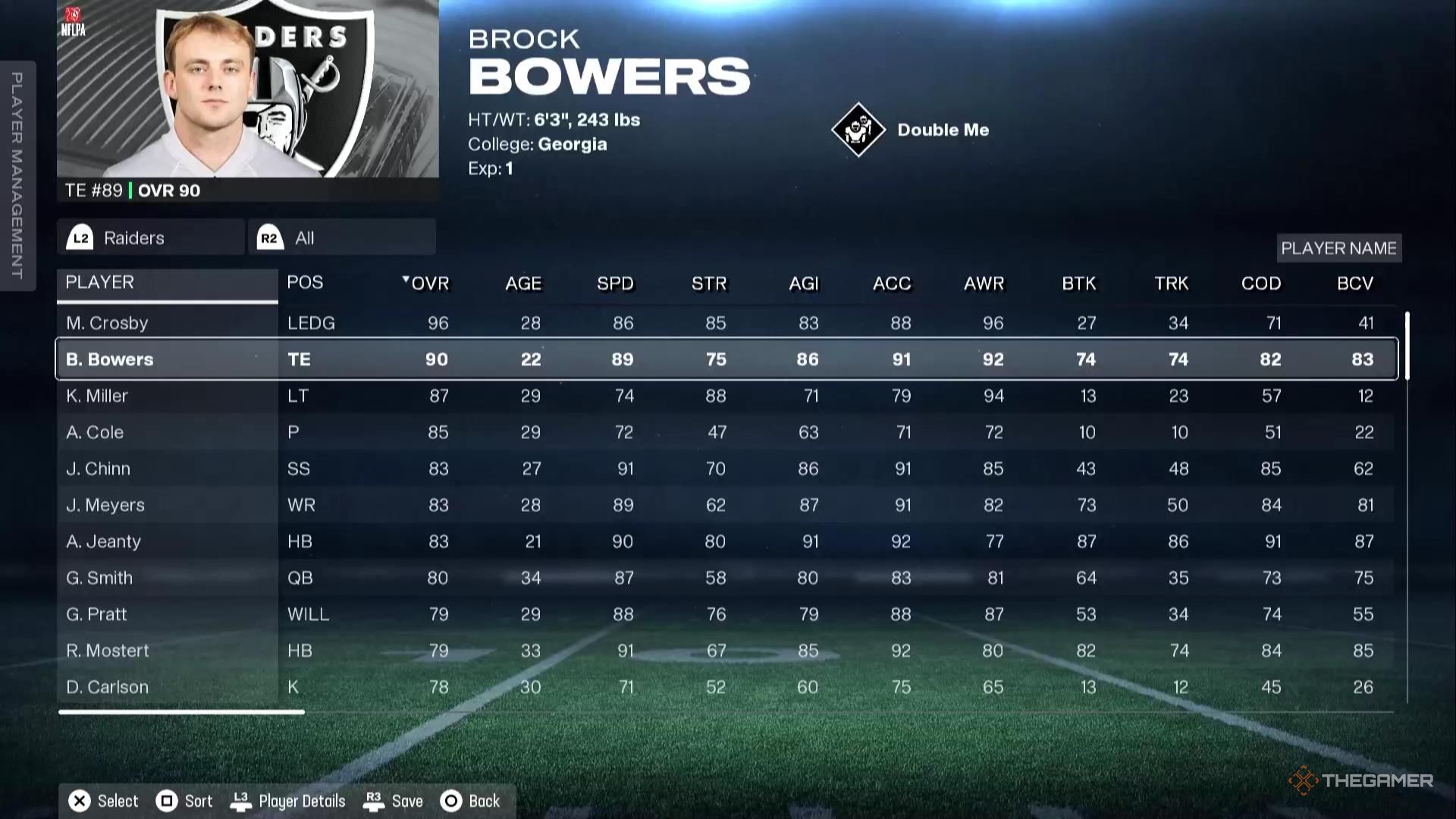Click the R3 Save icon
Screen dimensions: 1456x819
pos(373,801)
